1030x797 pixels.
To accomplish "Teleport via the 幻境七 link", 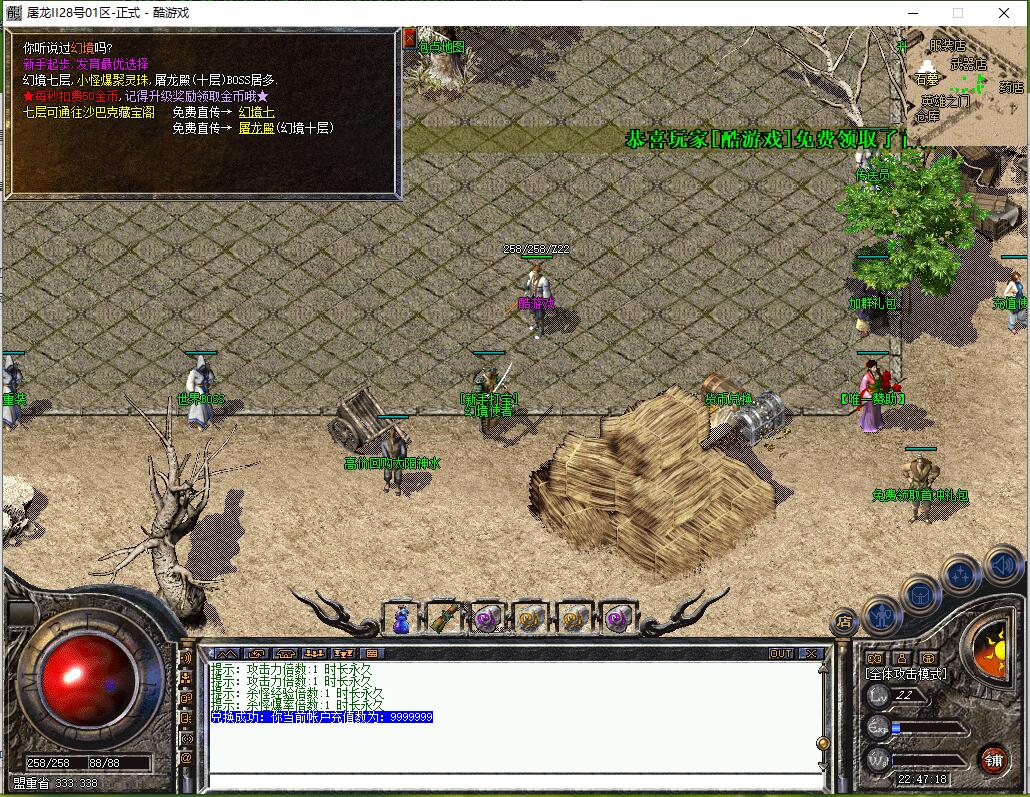I will click(x=256, y=113).
